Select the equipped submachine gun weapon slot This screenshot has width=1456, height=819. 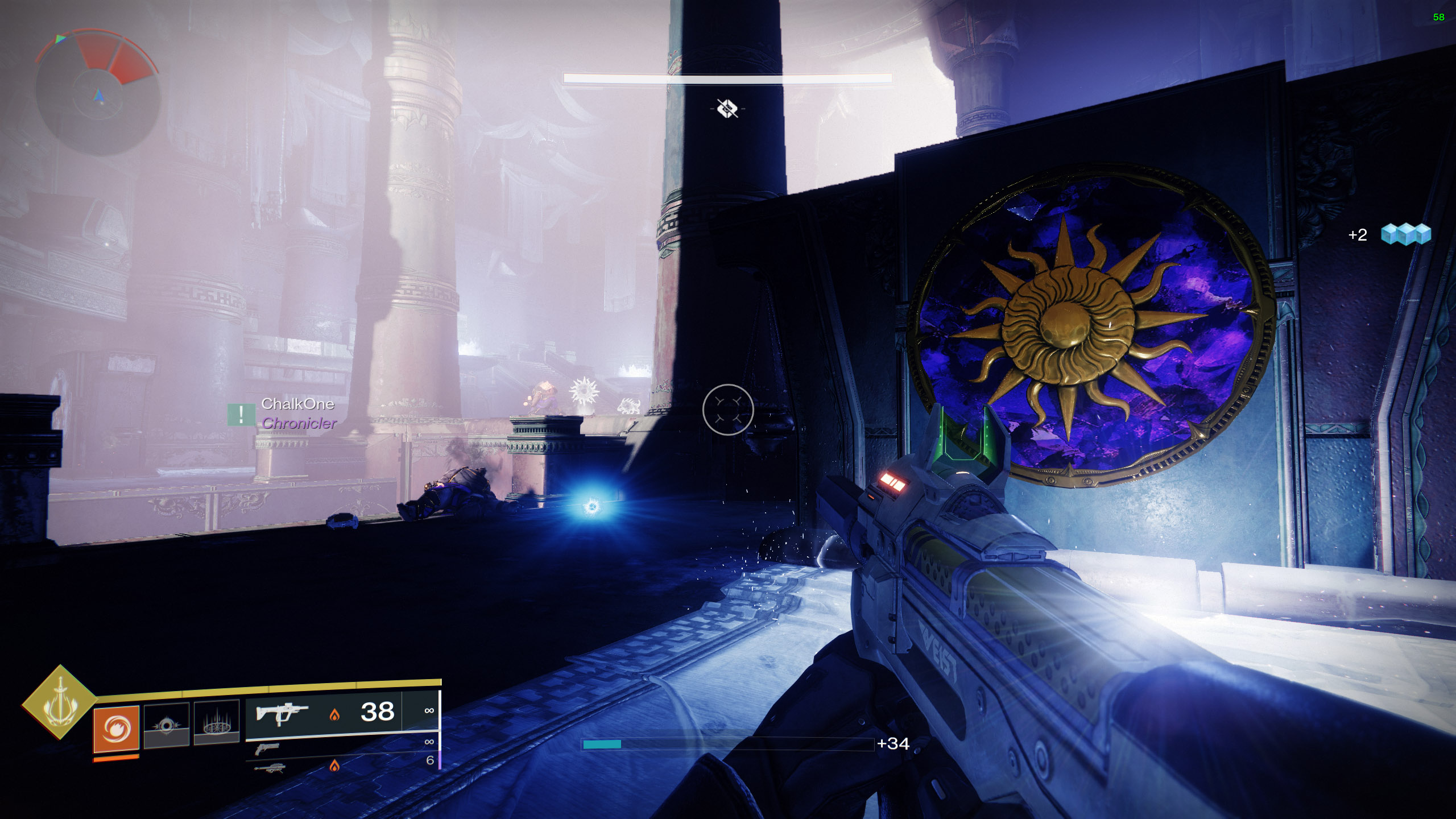(282, 713)
